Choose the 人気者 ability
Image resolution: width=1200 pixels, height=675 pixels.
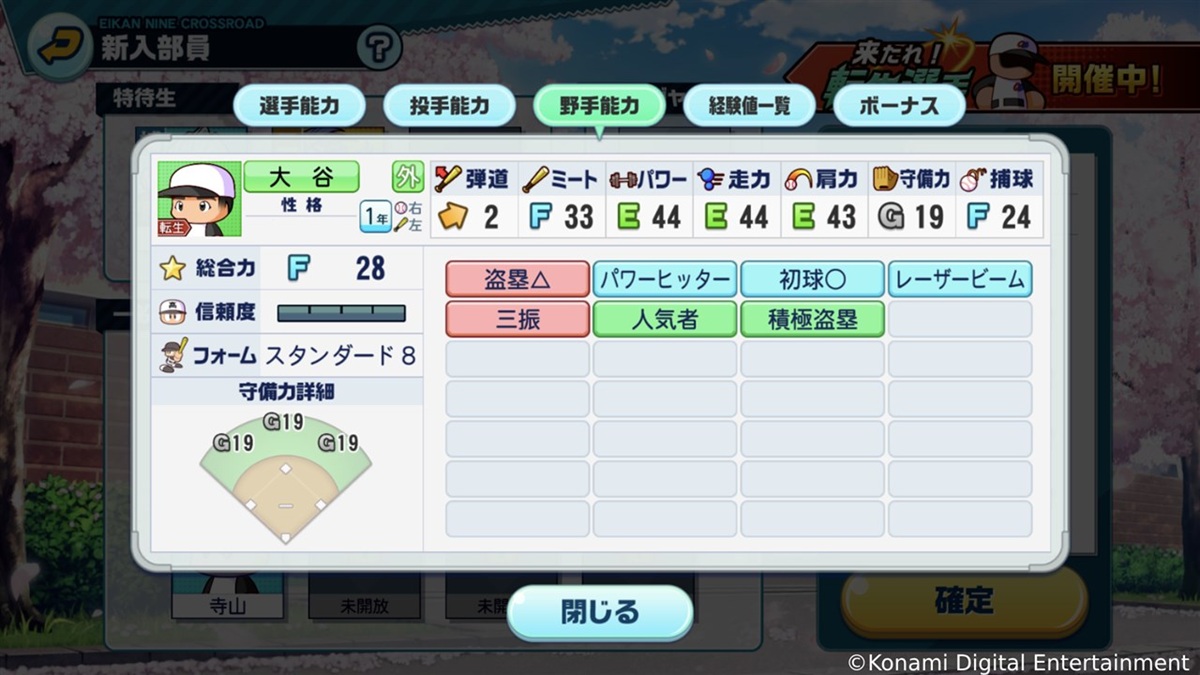[x=665, y=319]
